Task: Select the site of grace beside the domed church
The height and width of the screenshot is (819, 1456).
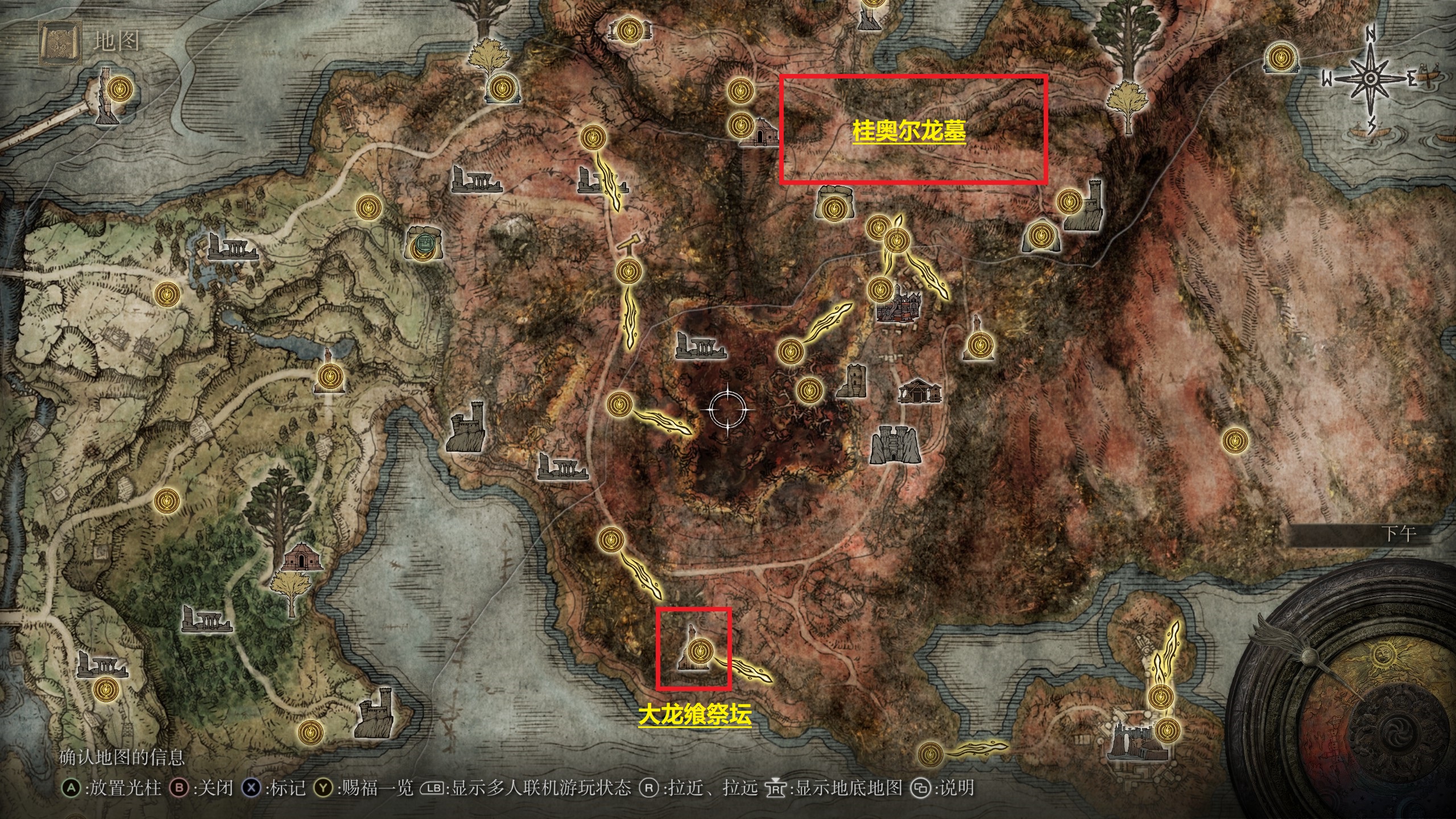Action: click(x=740, y=124)
